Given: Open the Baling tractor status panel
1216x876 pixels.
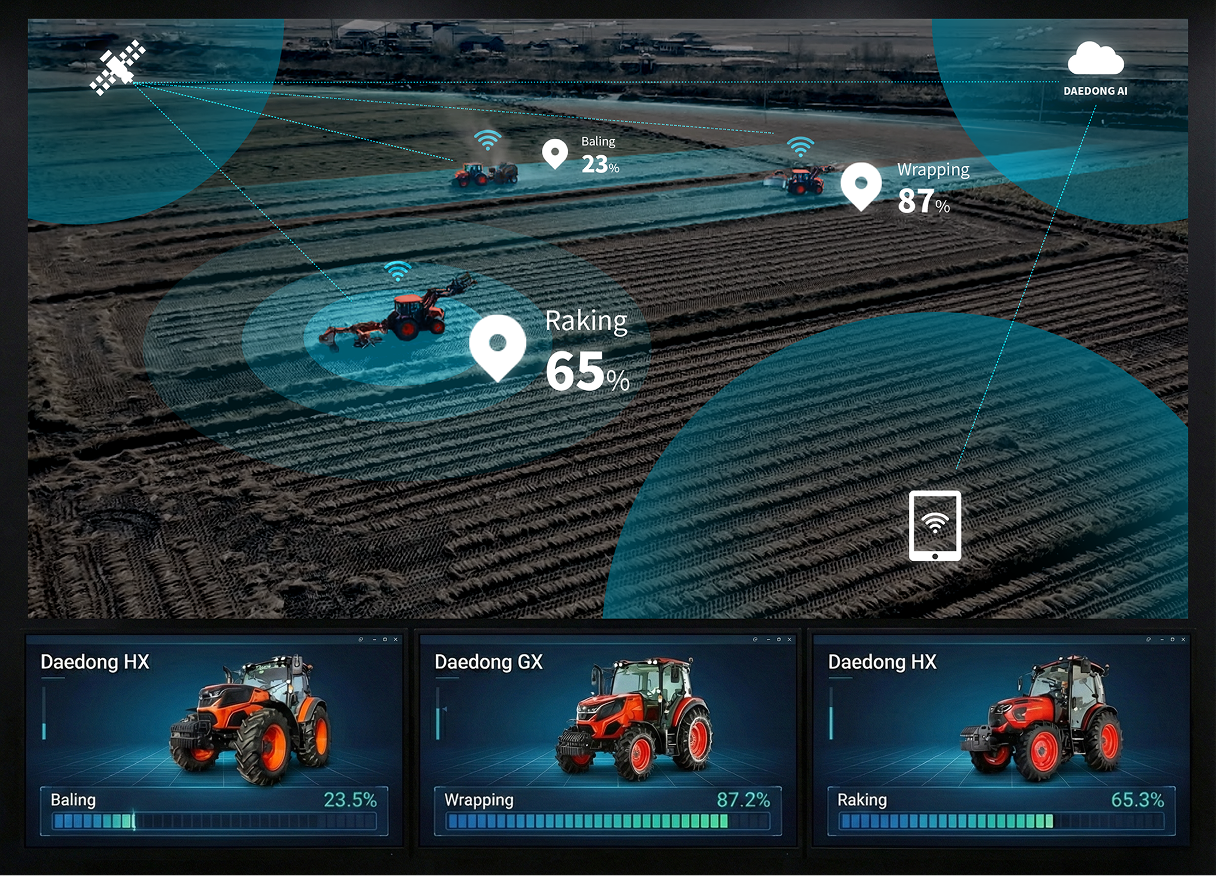Looking at the screenshot, I should (x=213, y=738).
